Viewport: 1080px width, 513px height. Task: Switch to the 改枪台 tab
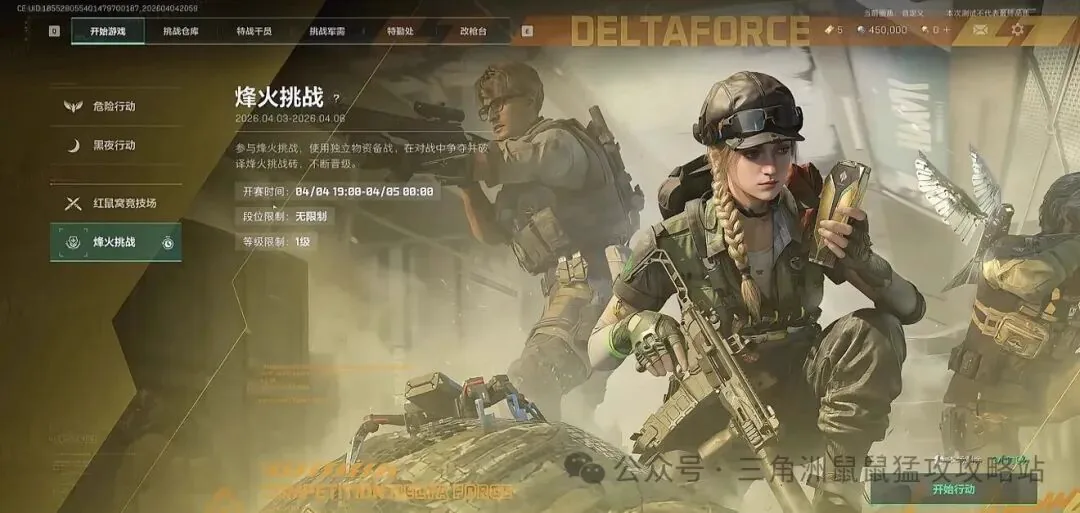[x=473, y=31]
